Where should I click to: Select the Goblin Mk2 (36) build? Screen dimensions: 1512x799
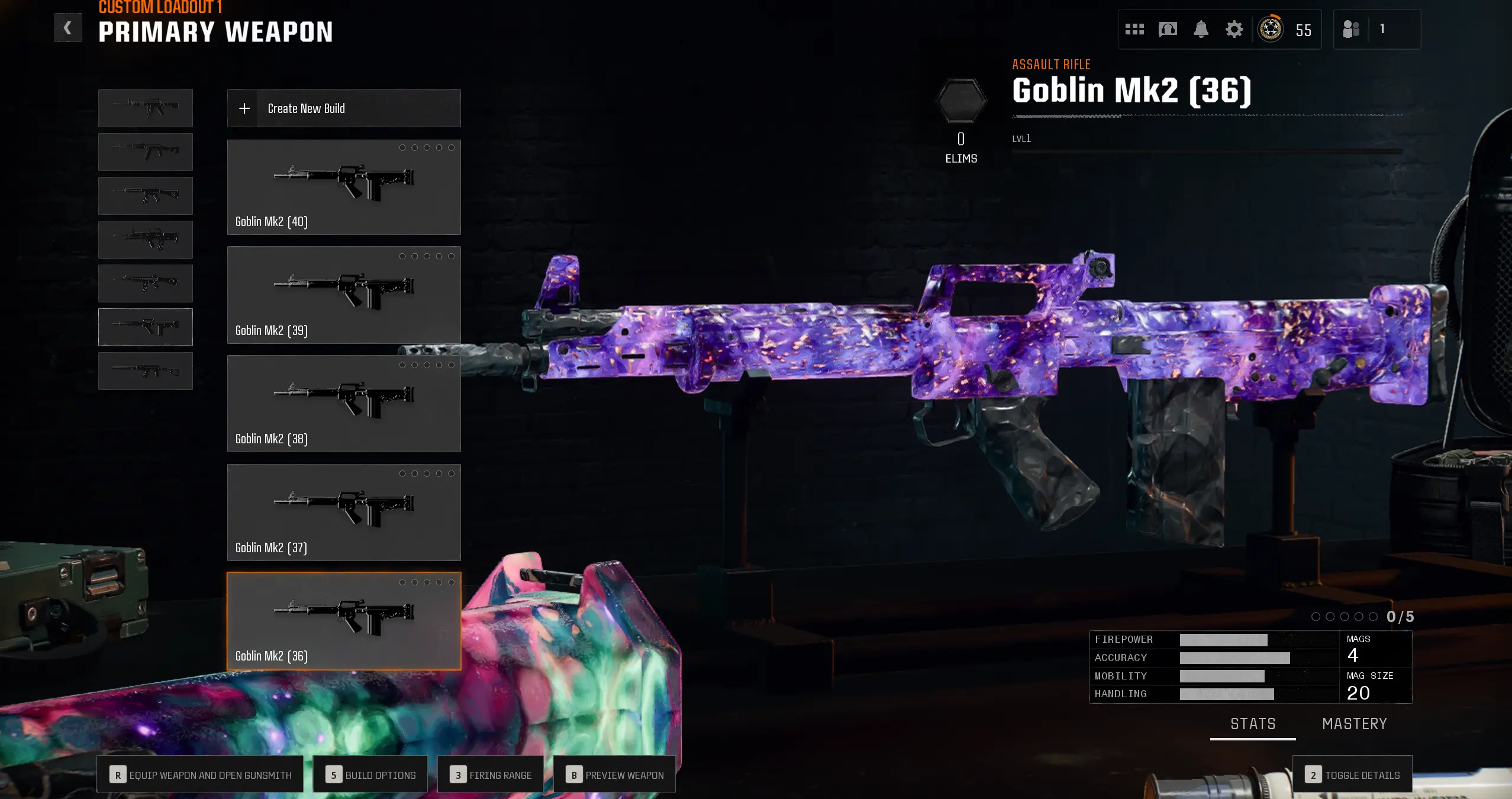(x=343, y=620)
